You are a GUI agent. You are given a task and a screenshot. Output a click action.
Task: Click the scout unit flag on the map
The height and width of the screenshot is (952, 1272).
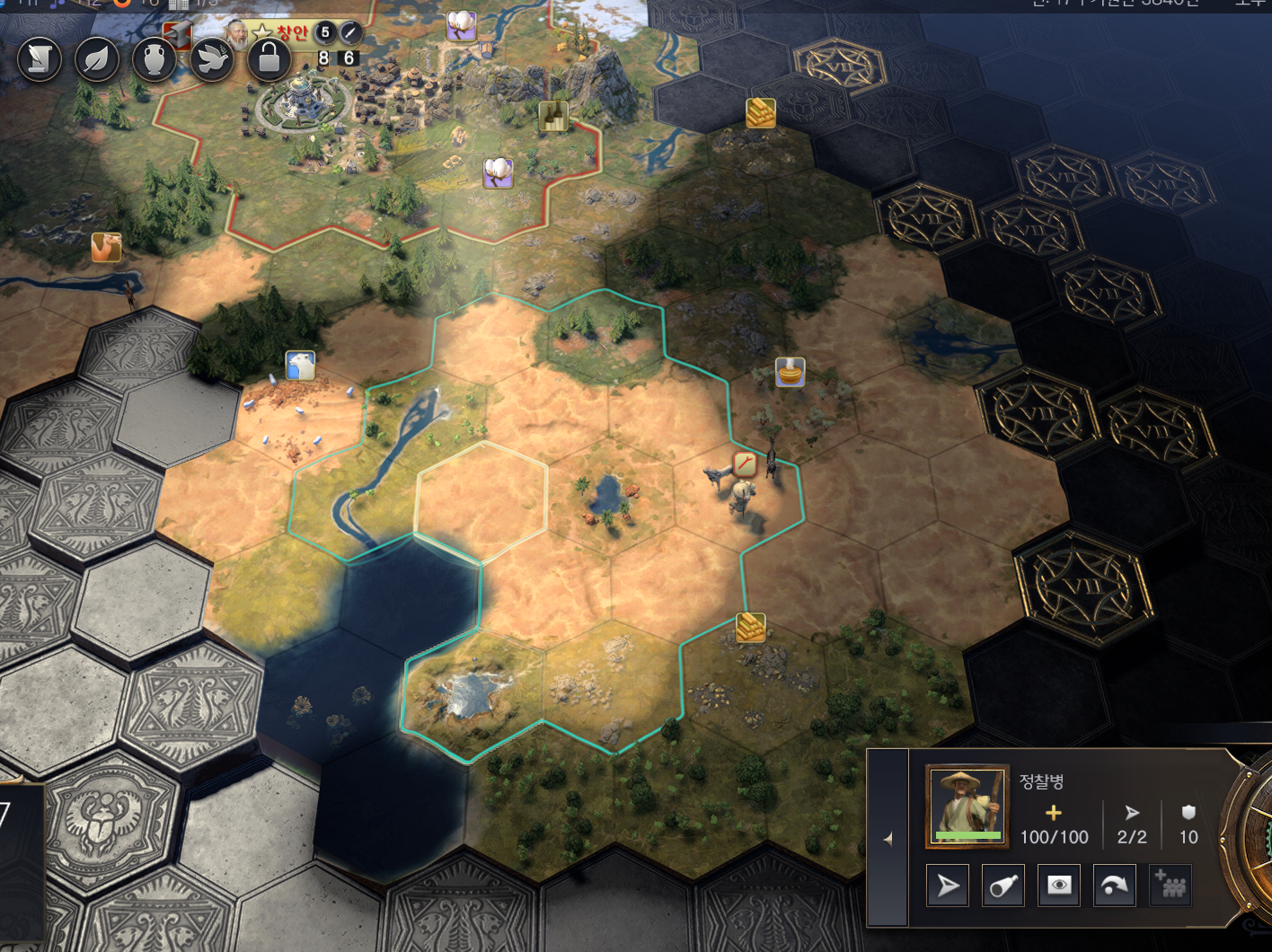point(745,463)
